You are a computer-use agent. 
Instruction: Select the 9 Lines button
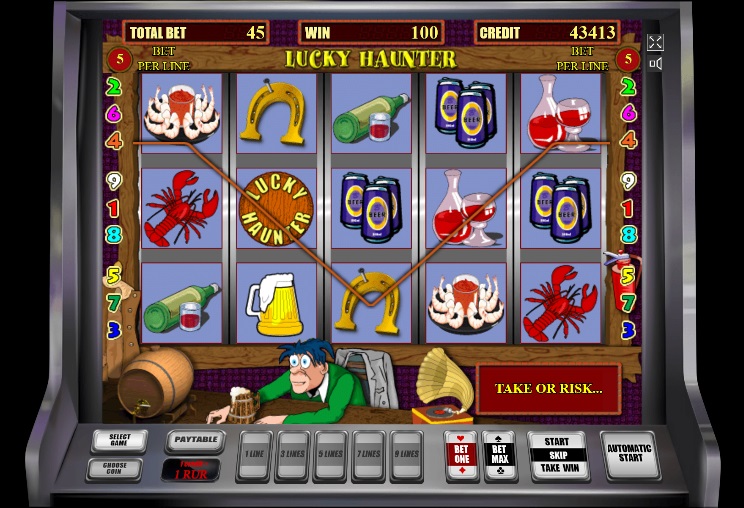[x=405, y=454]
